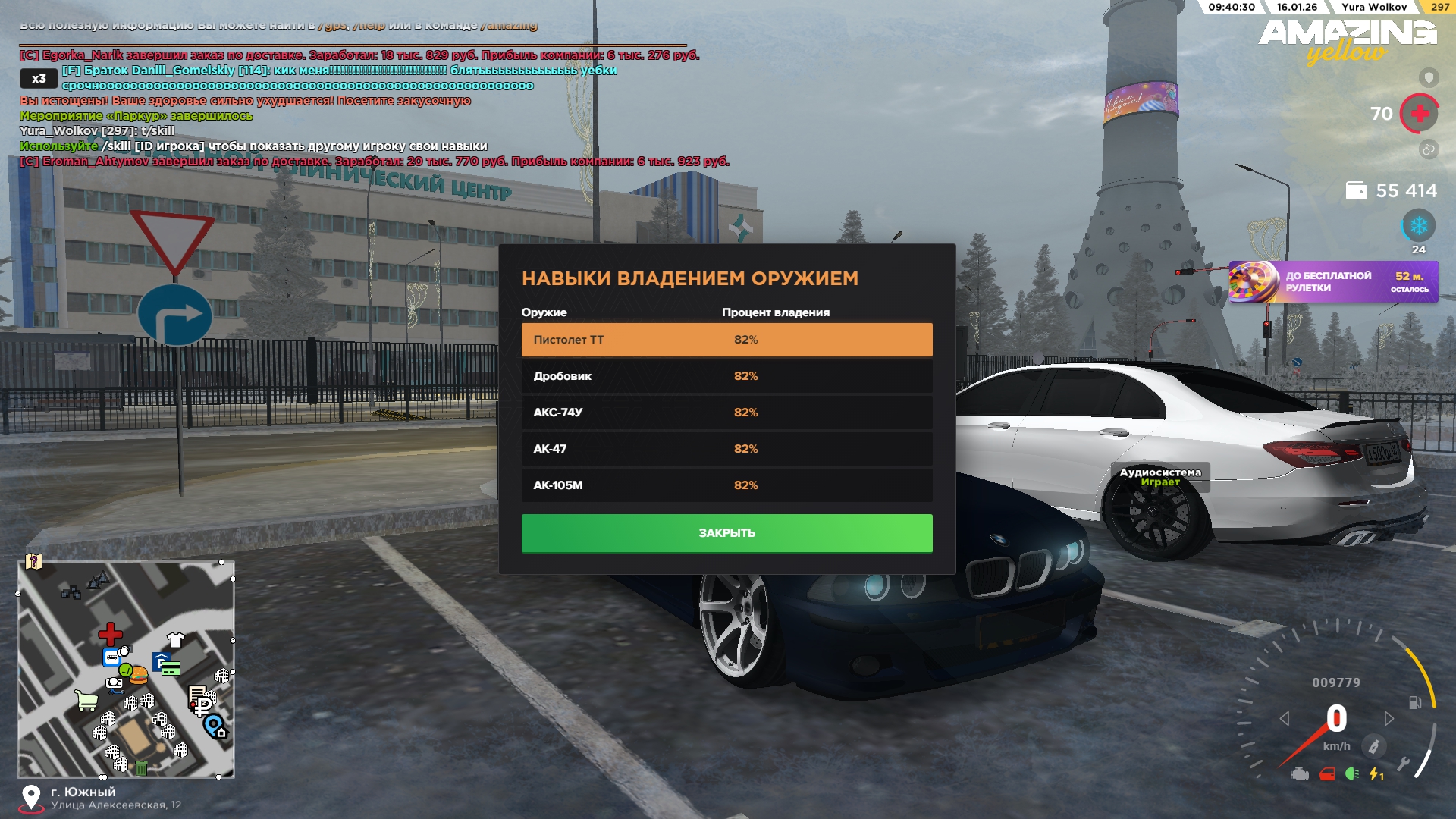The width and height of the screenshot is (1456, 819).
Task: Click the red health cross icon
Action: (1420, 114)
